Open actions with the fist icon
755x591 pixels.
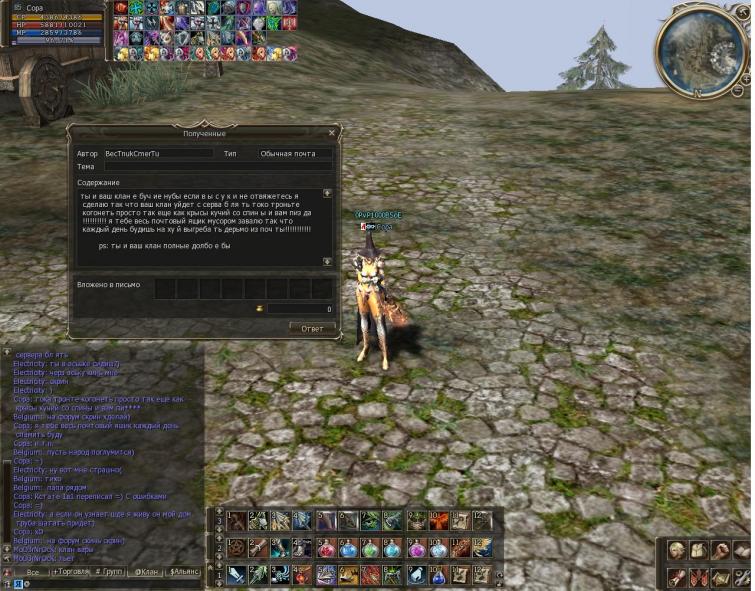[720, 550]
